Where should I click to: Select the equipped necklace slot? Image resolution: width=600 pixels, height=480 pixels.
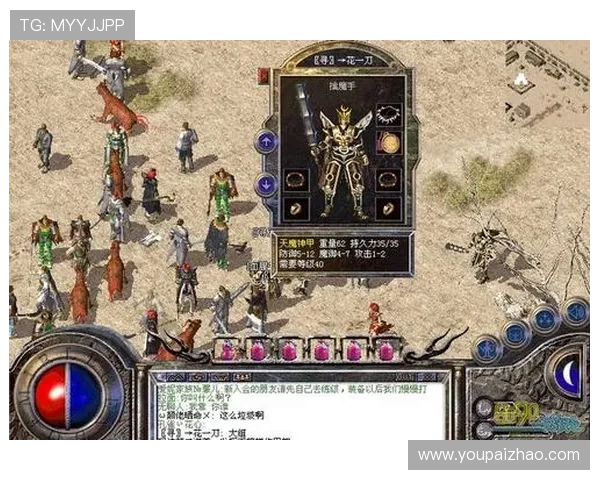387,115
